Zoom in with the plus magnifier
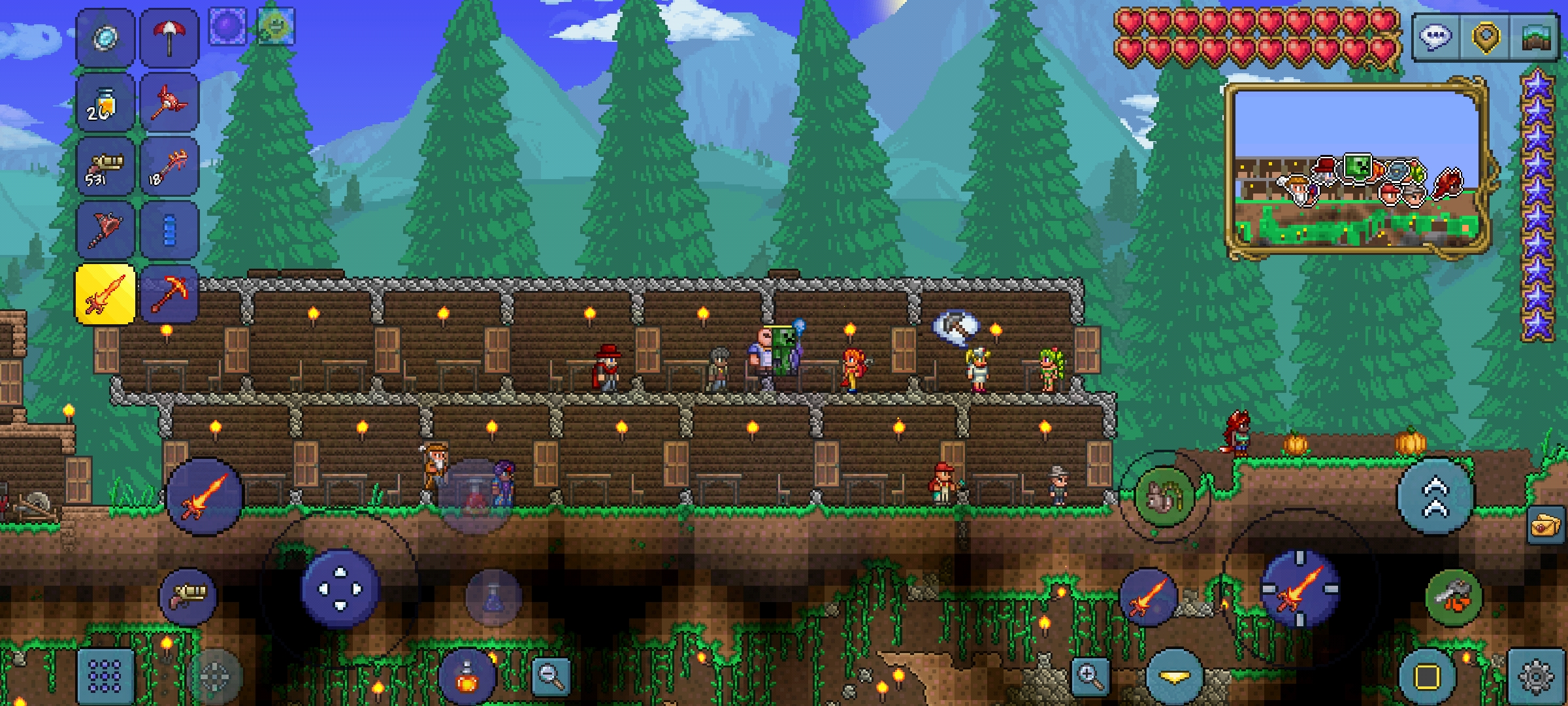 1090,675
